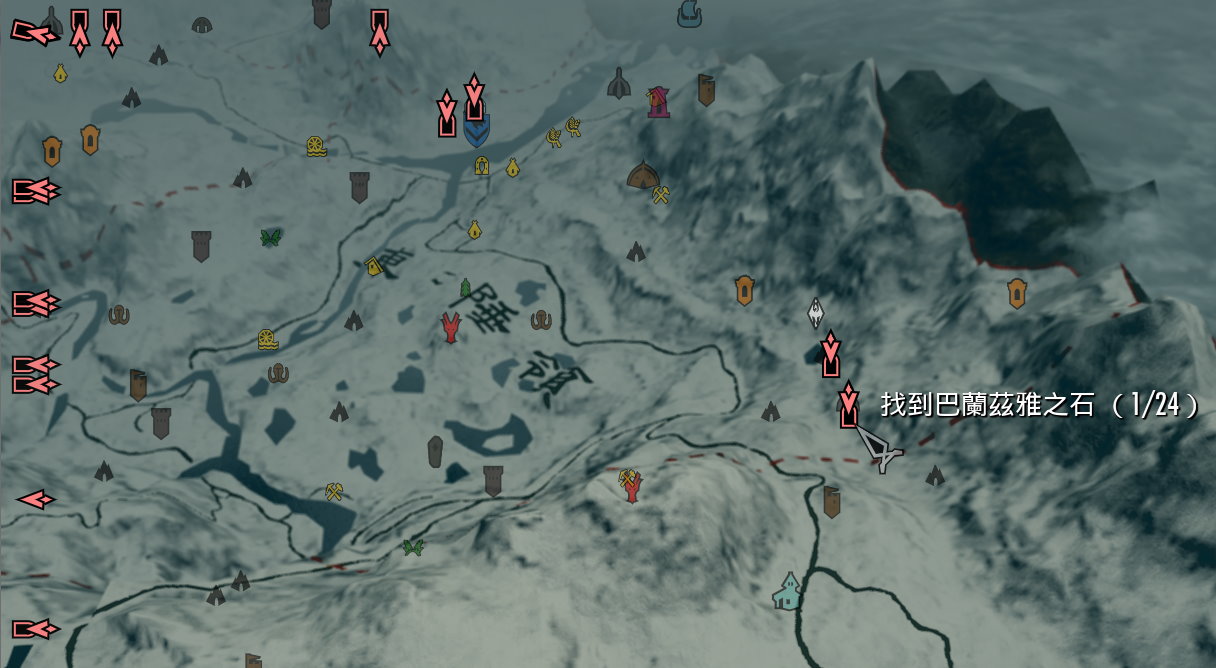Select the yellow stable marker beside the blue shield
This screenshot has width=1216, height=668.
(x=482, y=166)
